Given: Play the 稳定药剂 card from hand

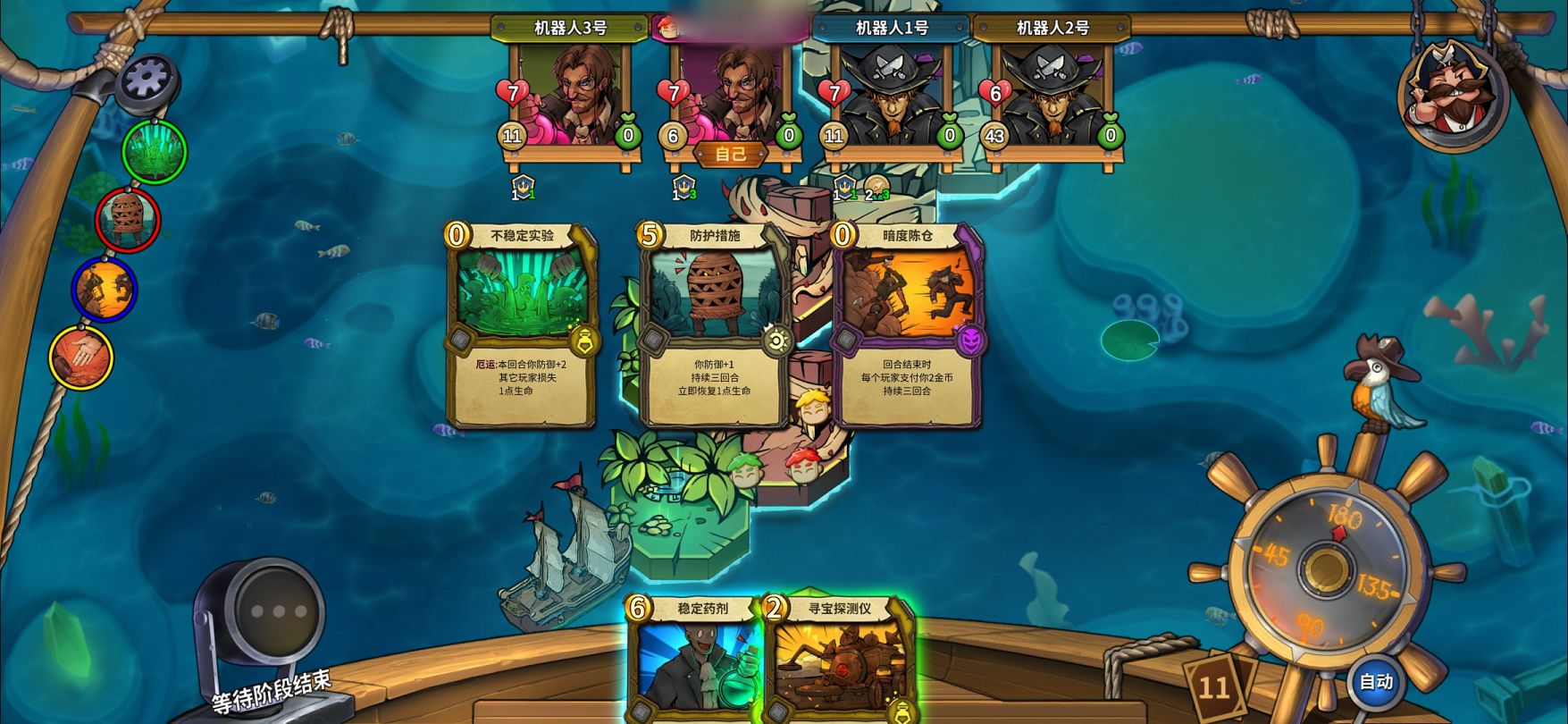Looking at the screenshot, I should [694, 660].
